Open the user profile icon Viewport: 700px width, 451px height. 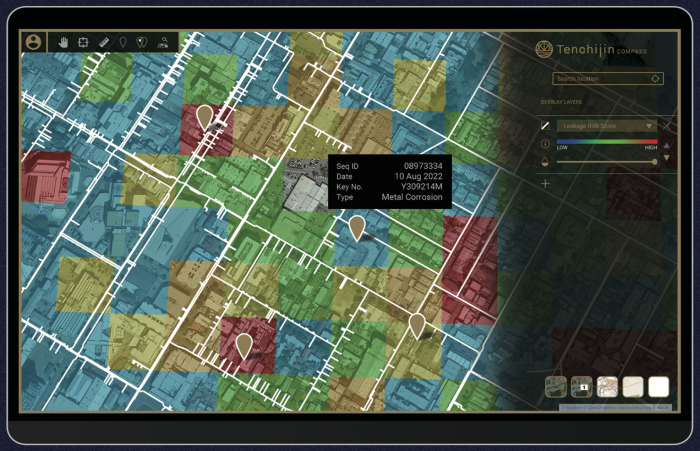tap(34, 42)
